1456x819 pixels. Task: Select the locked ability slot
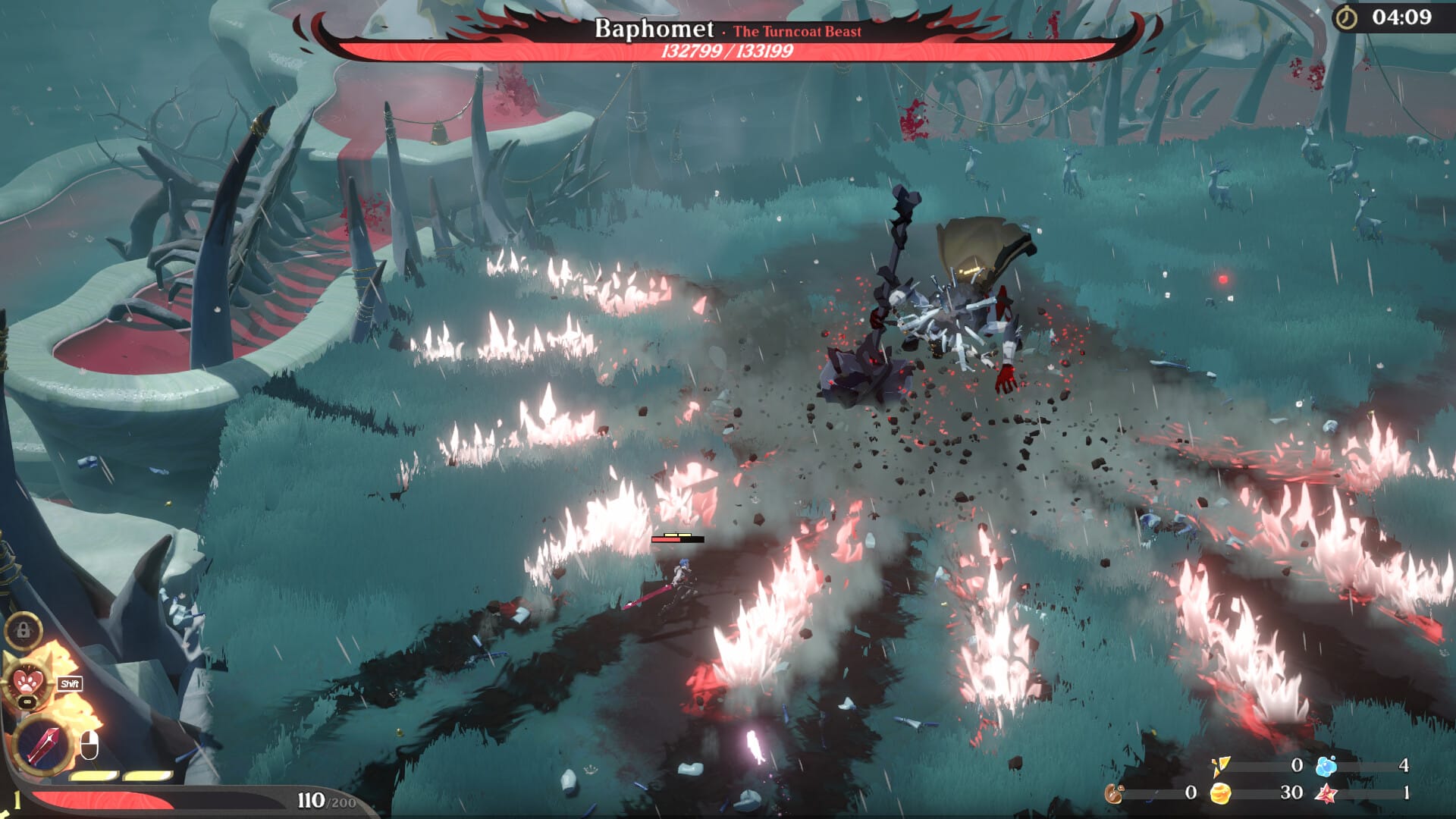23,630
